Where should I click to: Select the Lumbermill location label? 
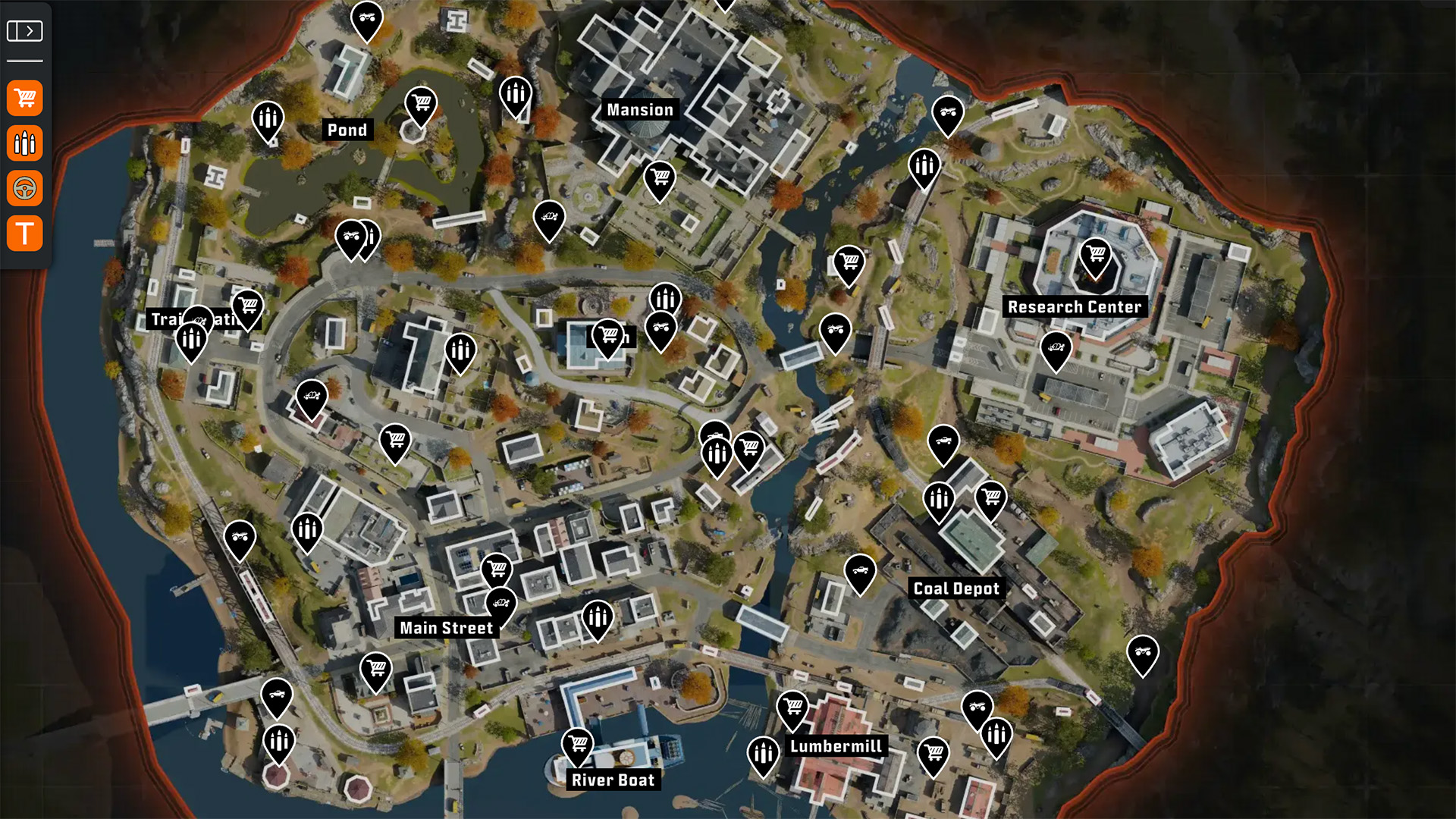tap(836, 746)
